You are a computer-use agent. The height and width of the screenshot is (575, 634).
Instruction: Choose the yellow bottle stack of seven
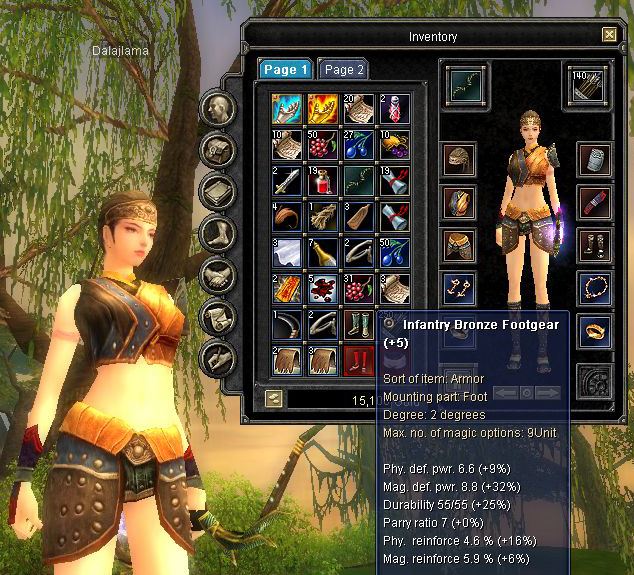pos(323,254)
